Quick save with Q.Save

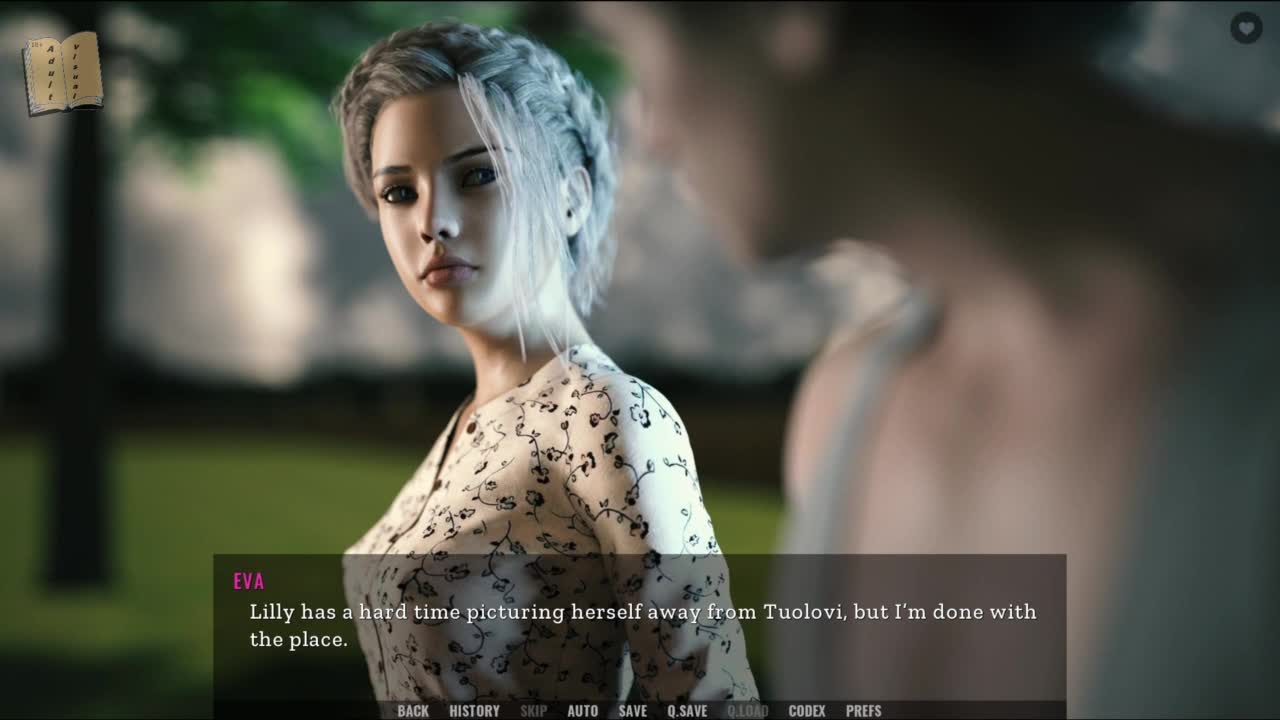click(x=687, y=711)
